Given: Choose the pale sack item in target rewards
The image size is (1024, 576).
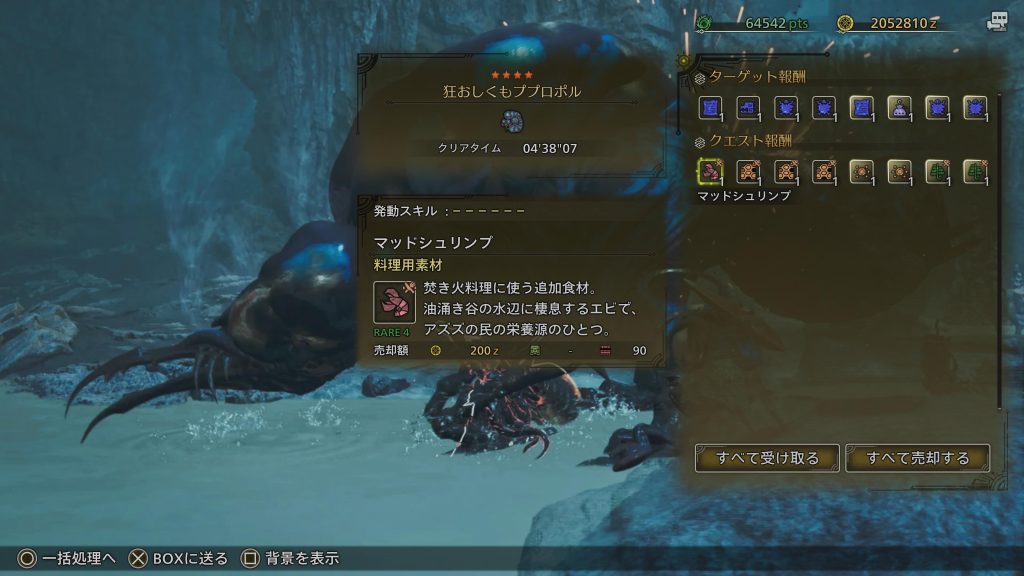Looking at the screenshot, I should pos(900,107).
